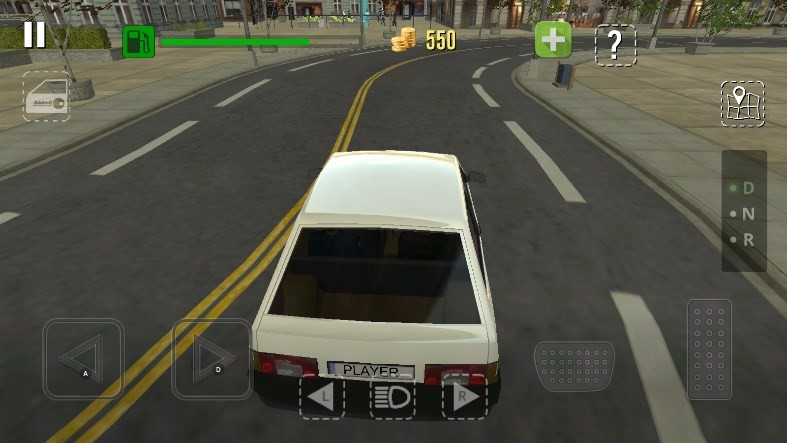Click the green fuel pump icon
Screen dimensions: 787x443
click(x=139, y=42)
